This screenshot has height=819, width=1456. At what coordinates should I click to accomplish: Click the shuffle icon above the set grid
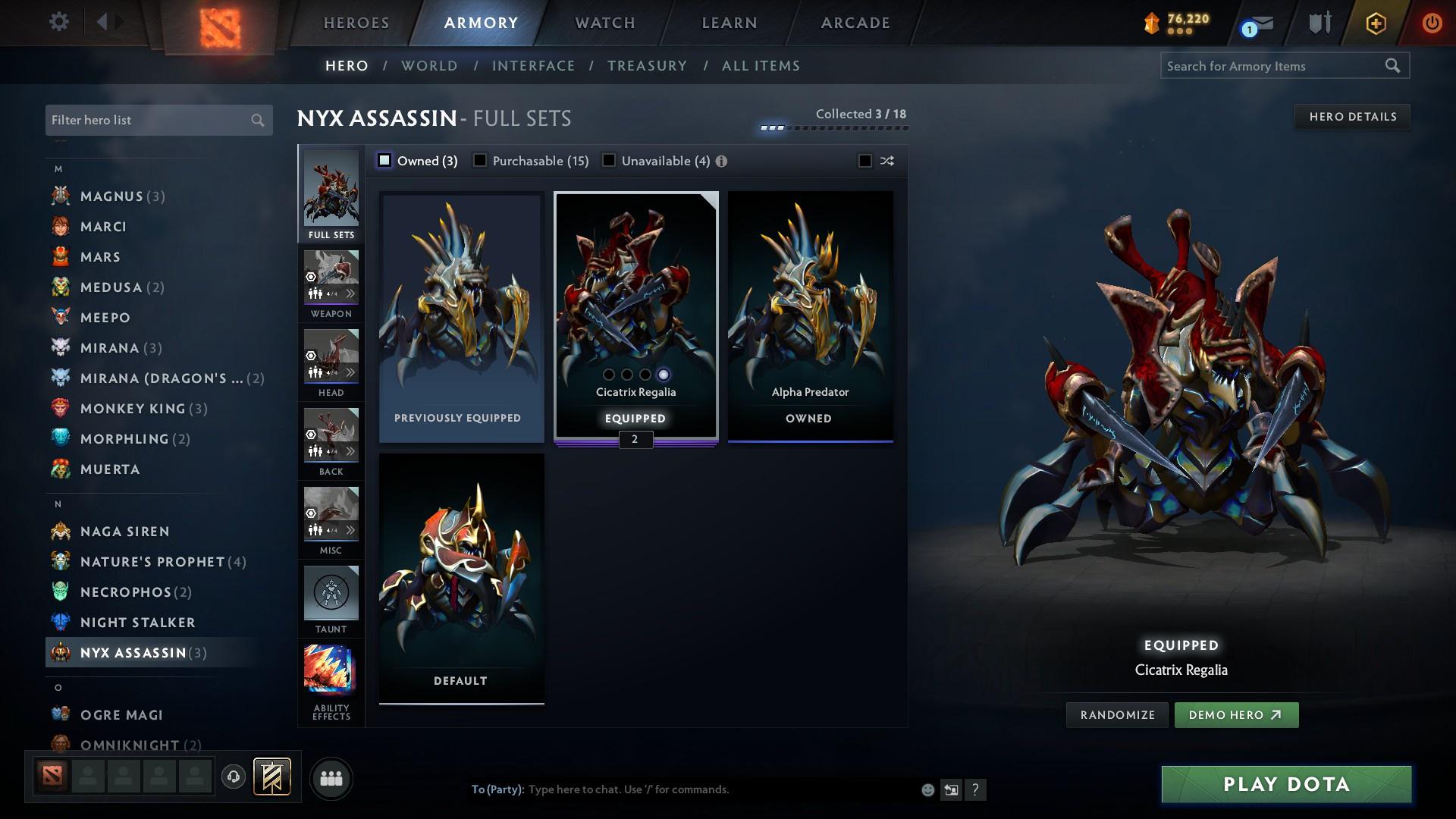pos(886,161)
